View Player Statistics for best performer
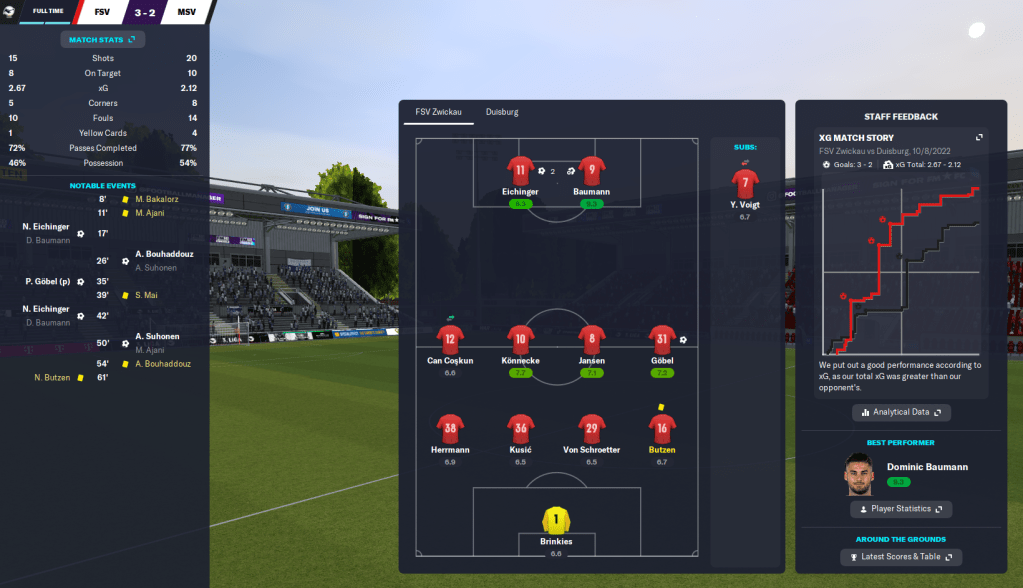1023x588 pixels. (x=901, y=509)
